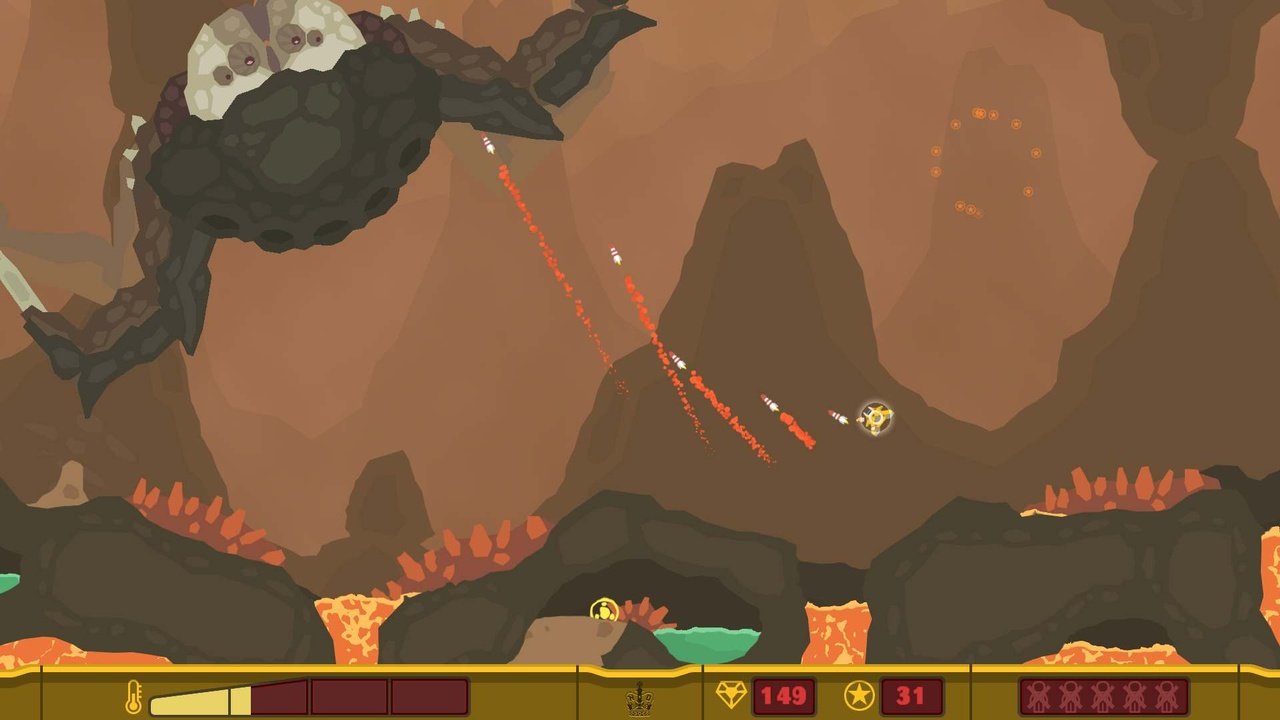
Task: Click the thermometer icon on the heat gauge
Action: pyautogui.click(x=133, y=698)
